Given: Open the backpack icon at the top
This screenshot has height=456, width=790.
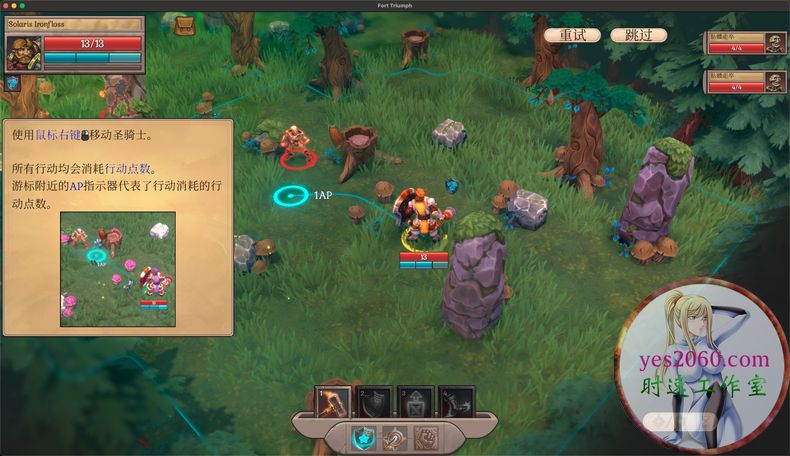Looking at the screenshot, I should (185, 25).
